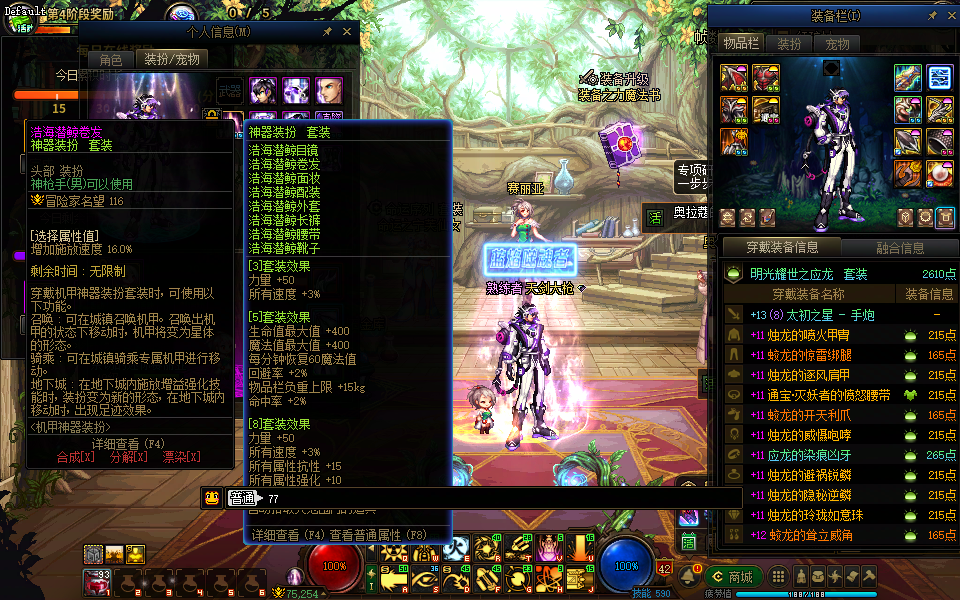Image resolution: width=960 pixels, height=600 pixels.
Task: Select the pearl orb equipment slot
Action: coord(938,173)
